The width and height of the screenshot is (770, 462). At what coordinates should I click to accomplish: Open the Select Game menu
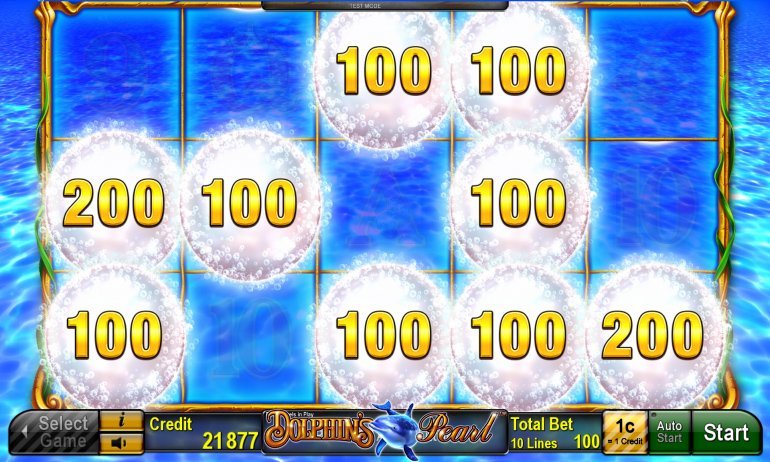coord(55,433)
